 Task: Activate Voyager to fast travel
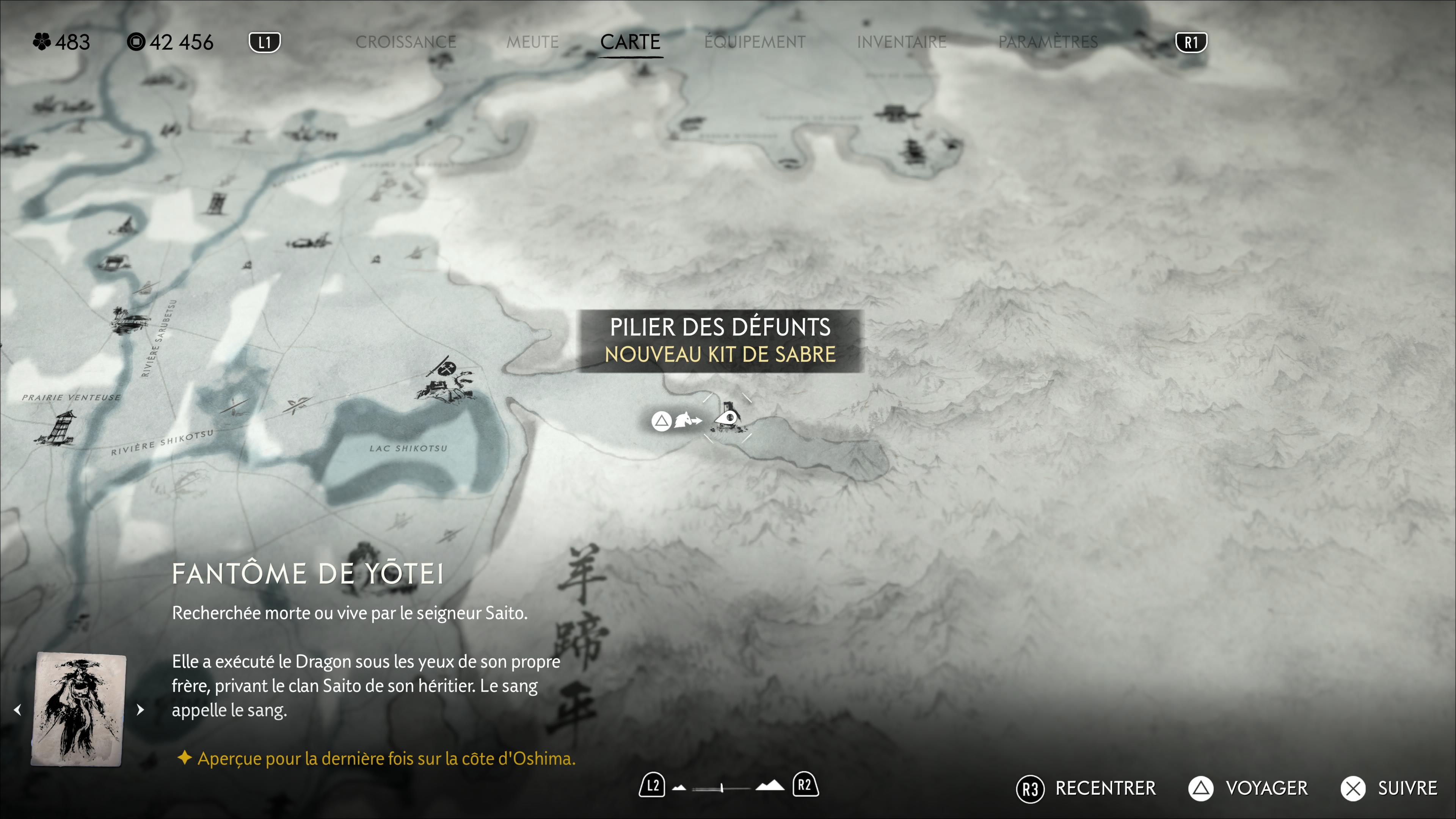1248,788
